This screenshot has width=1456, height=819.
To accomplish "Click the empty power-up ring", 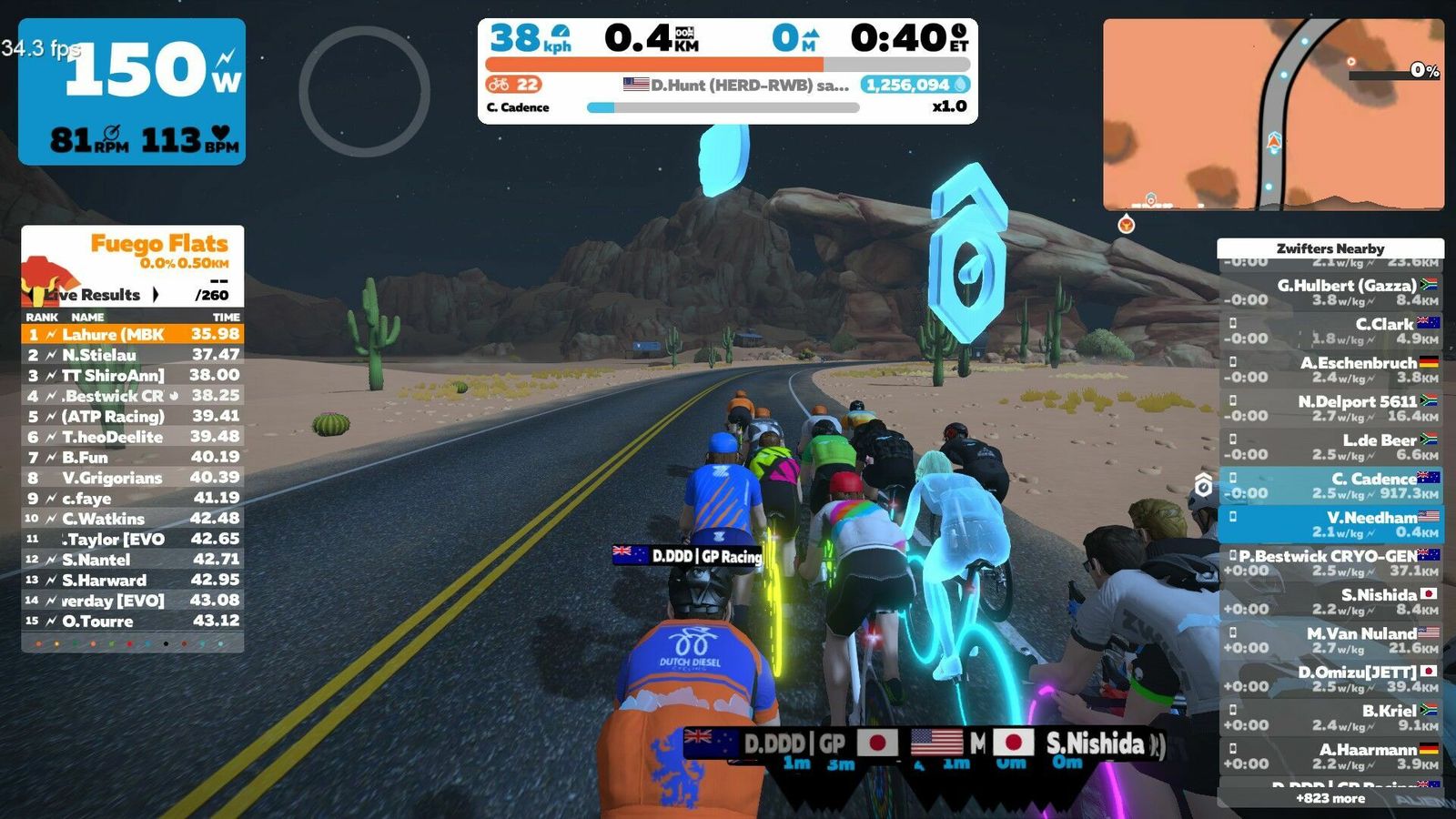I will [364, 91].
